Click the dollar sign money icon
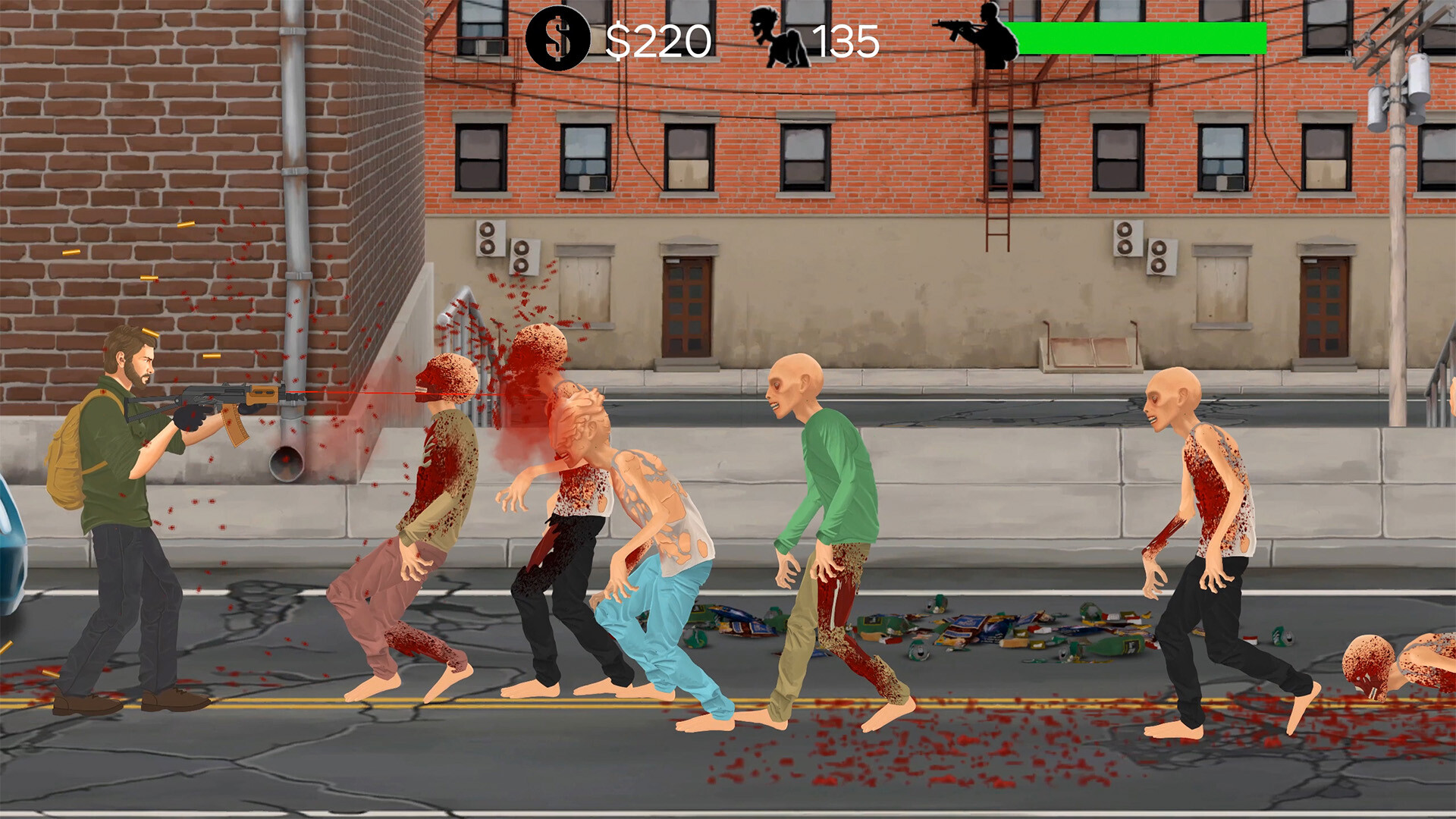Viewport: 1456px width, 819px height. click(x=558, y=36)
